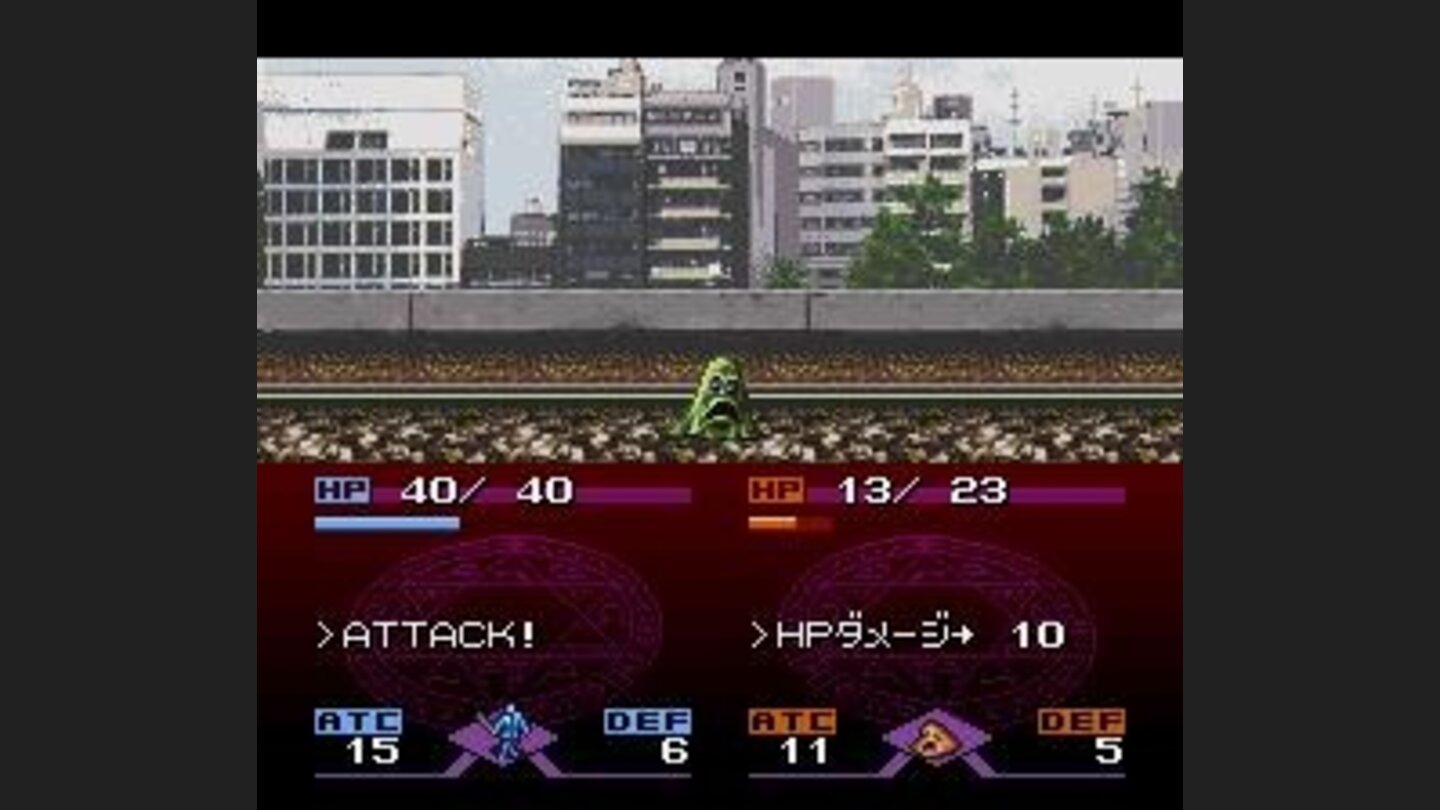Click the damage arrow symbol before 10
1440x810 pixels.
961,633
